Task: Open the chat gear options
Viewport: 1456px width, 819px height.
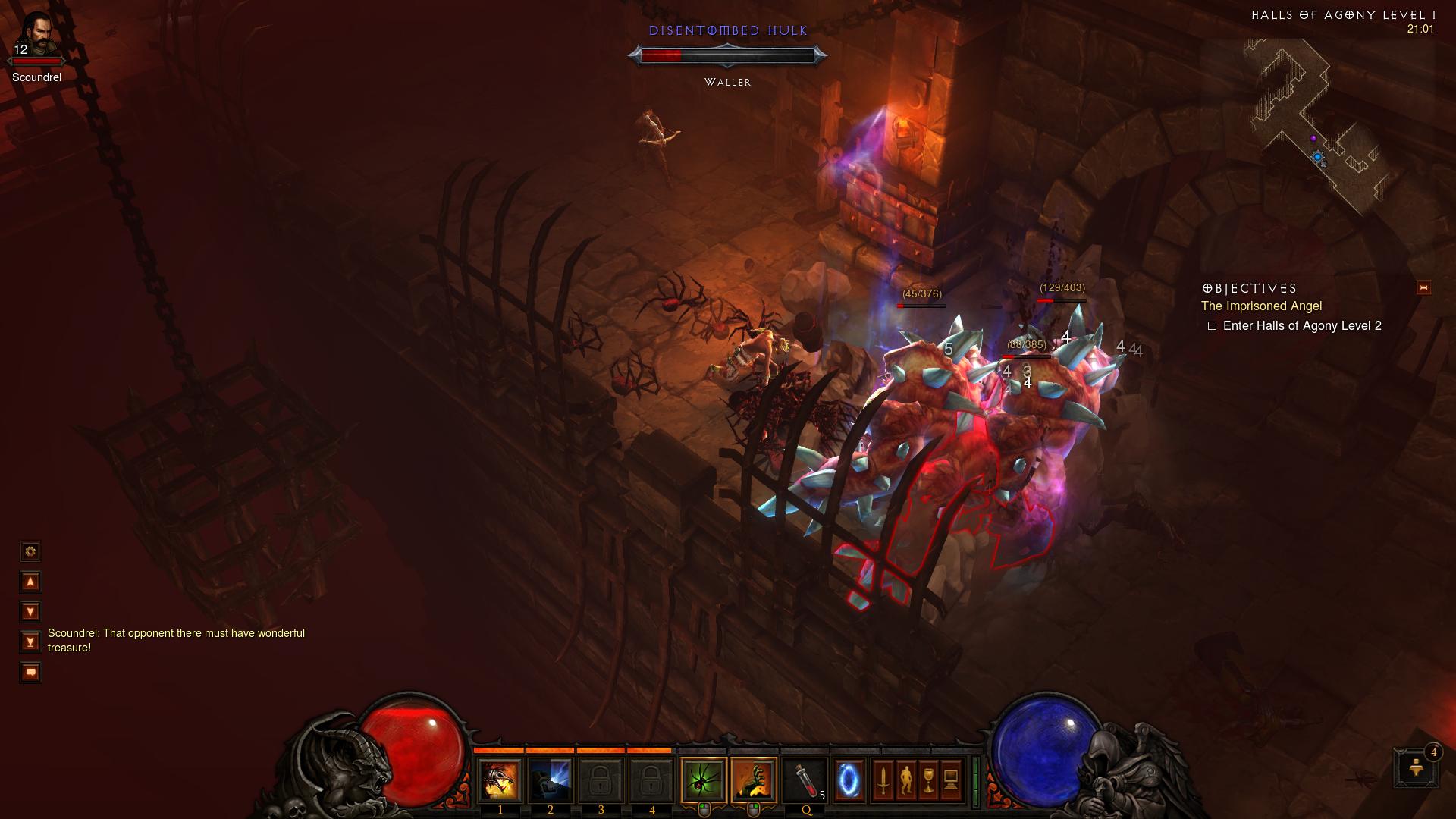Action: [x=30, y=551]
